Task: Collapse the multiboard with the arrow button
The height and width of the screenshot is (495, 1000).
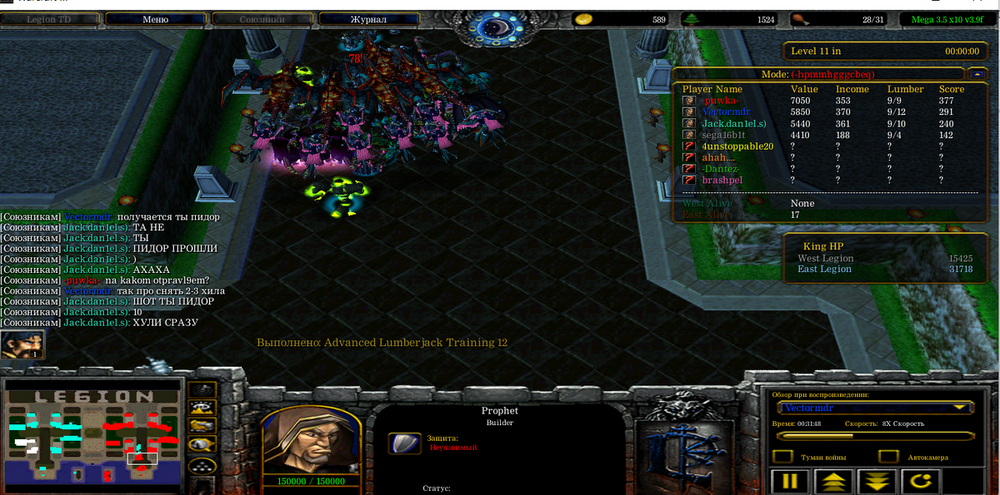Action: pyautogui.click(x=976, y=73)
